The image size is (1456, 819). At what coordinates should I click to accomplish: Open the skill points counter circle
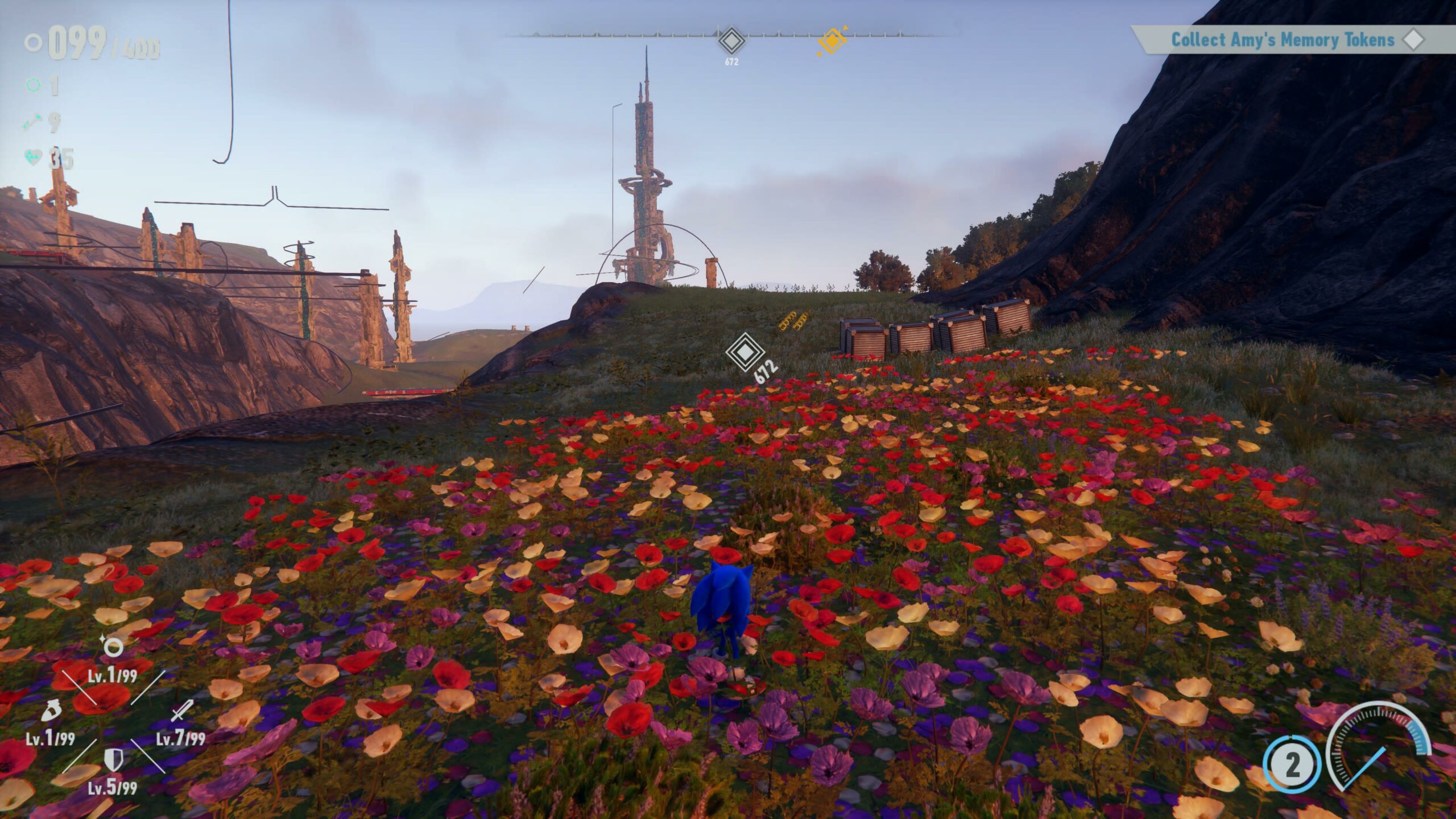pyautogui.click(x=1292, y=766)
